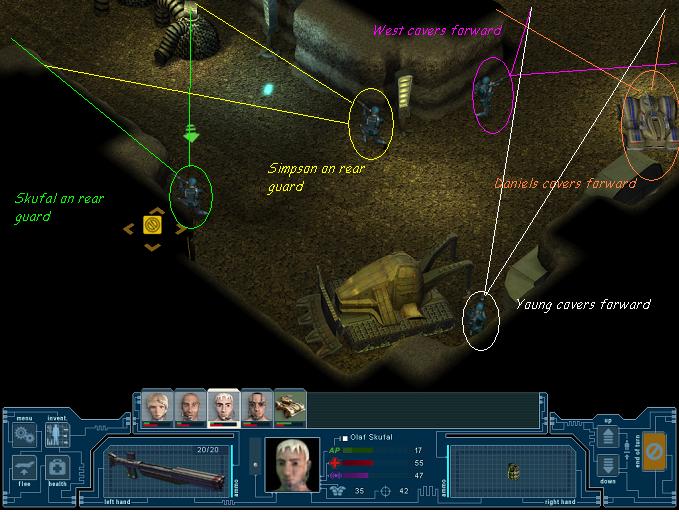Image resolution: width=679 pixels, height=512 pixels.
Task: Select the left hand rifle slot
Action: 165,469
